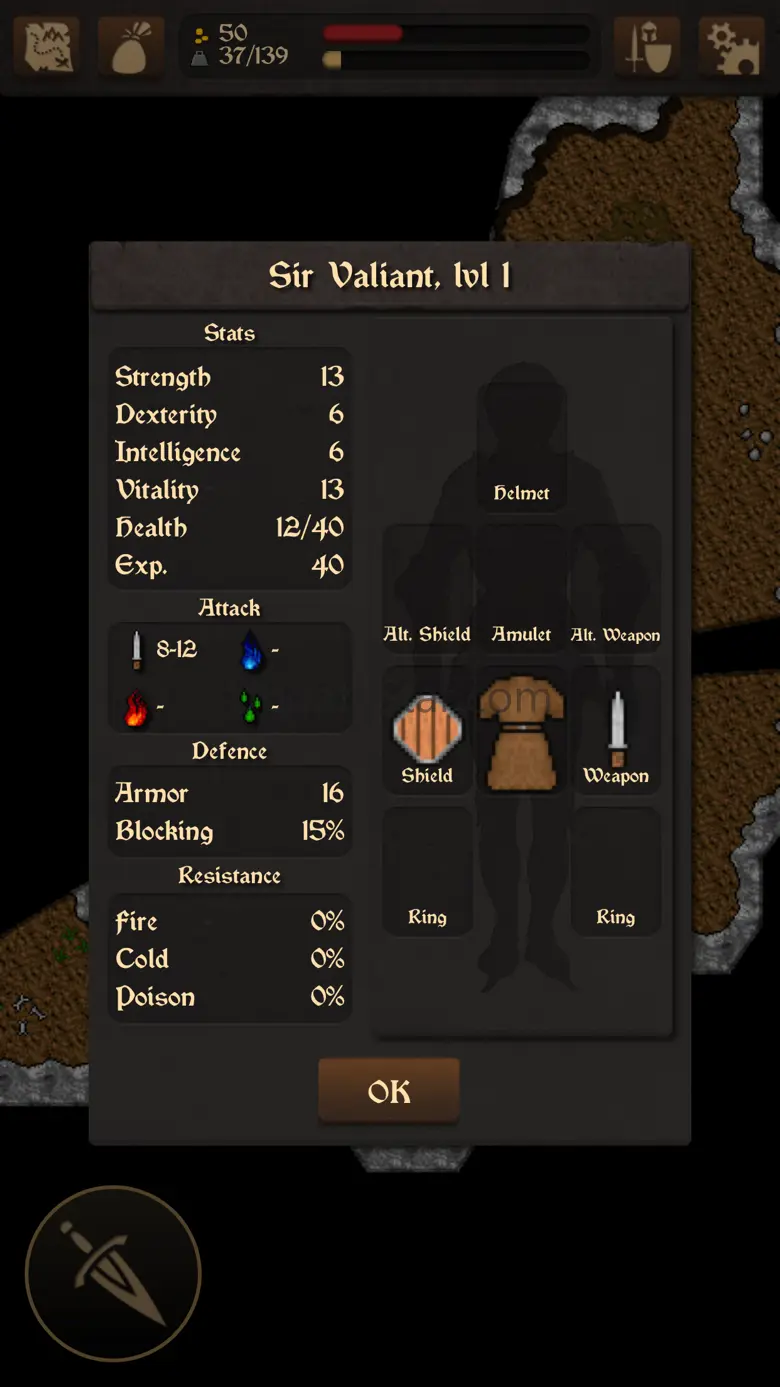Select the equipped dagger weapon slot

616,731
